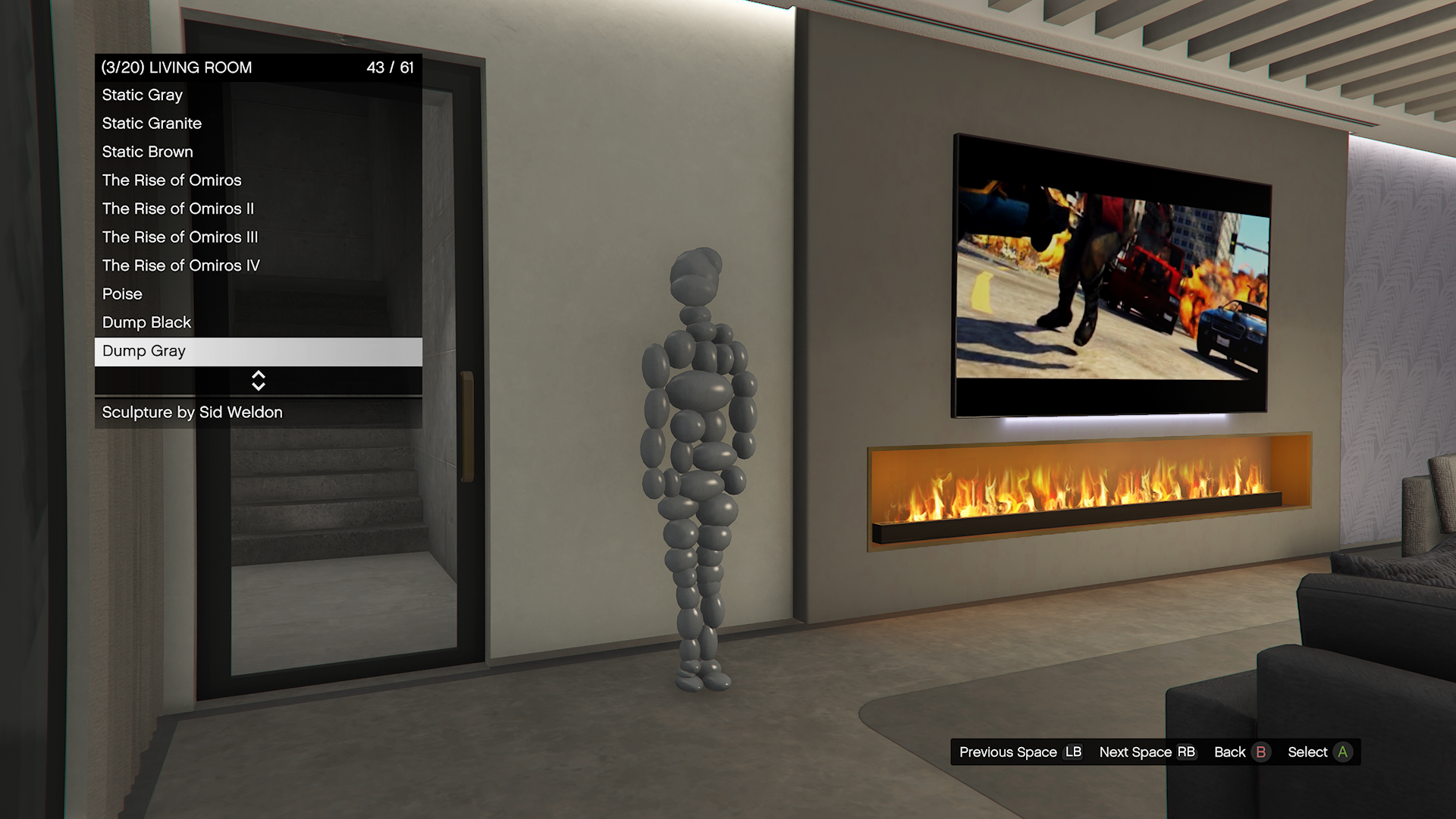The height and width of the screenshot is (819, 1456).
Task: Move to the Next Space
Action: point(1147,752)
